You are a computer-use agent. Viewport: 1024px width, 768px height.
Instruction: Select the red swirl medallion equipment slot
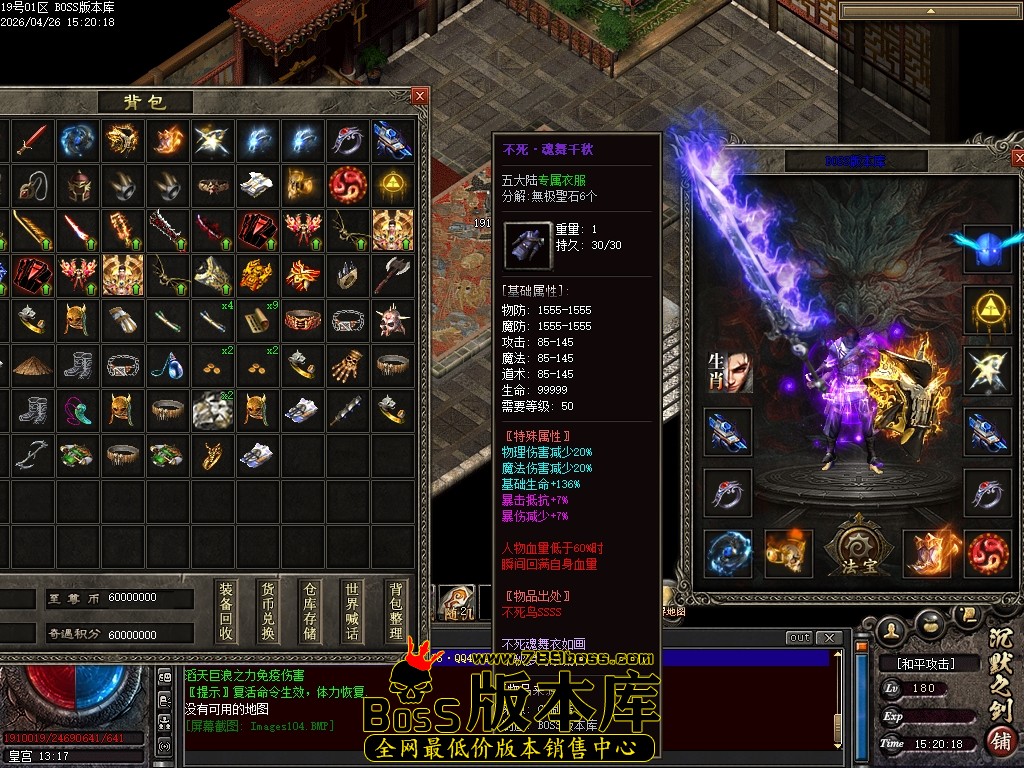(x=988, y=553)
